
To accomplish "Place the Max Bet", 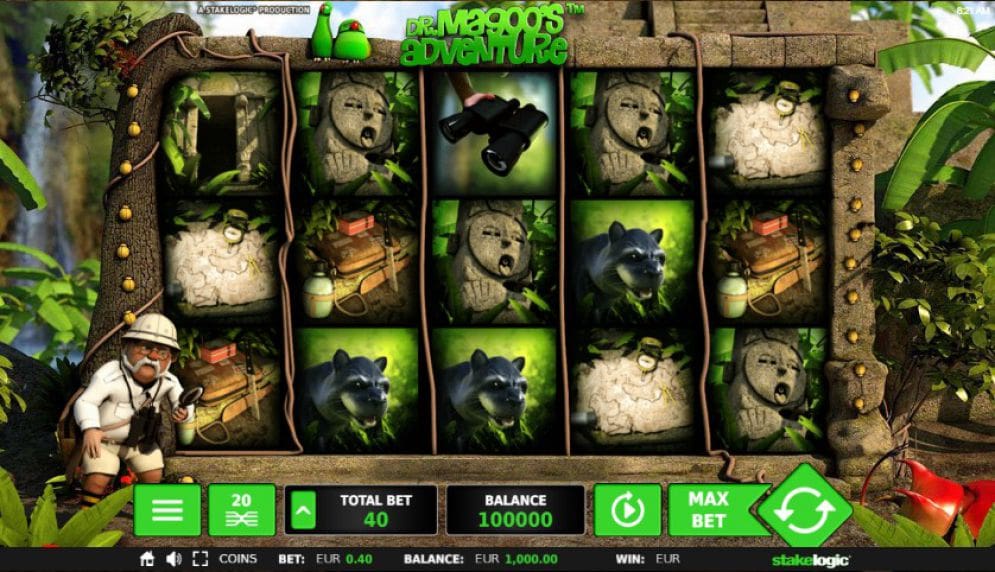I will [708, 510].
